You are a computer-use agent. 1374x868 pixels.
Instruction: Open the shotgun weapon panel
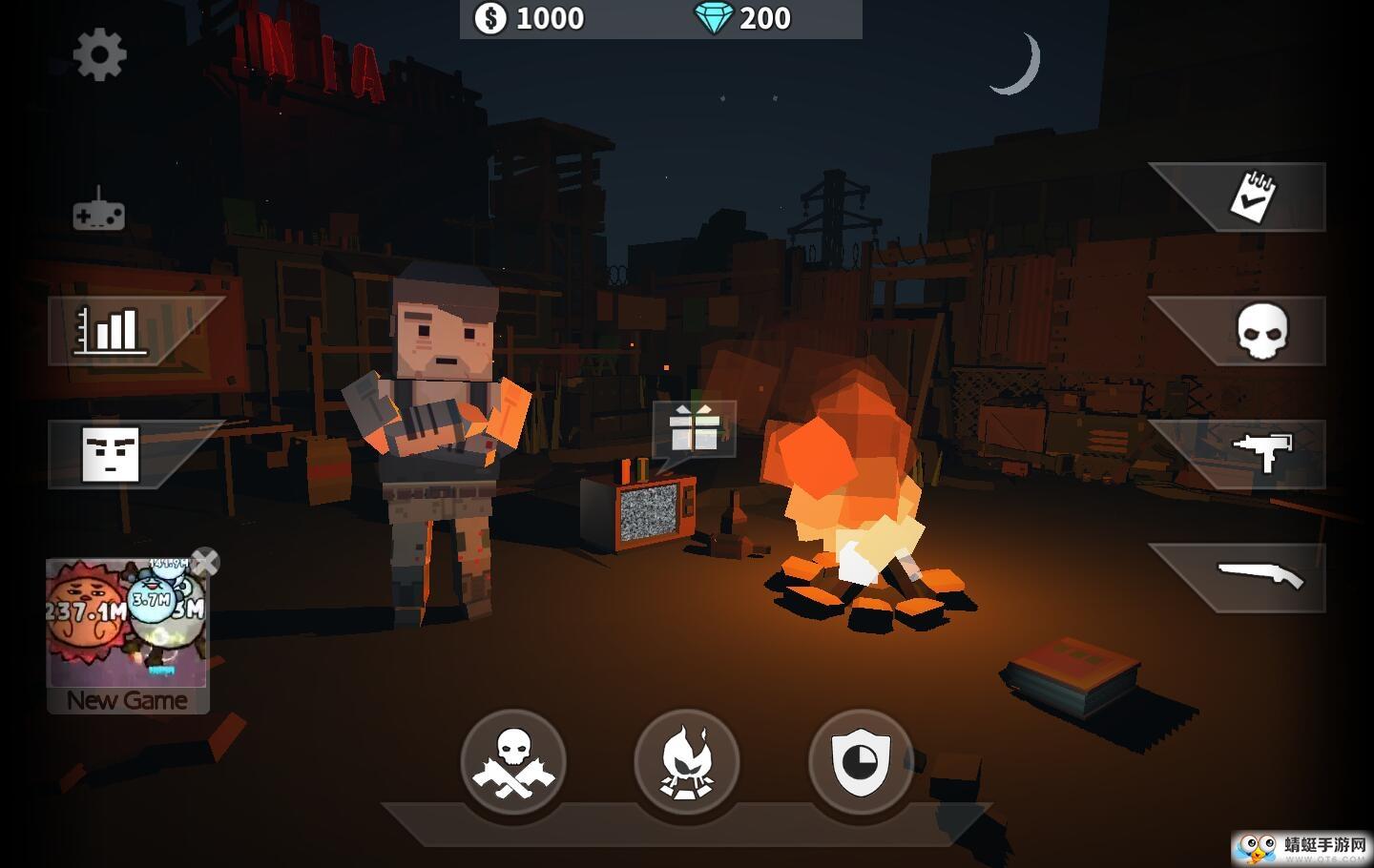click(1259, 576)
